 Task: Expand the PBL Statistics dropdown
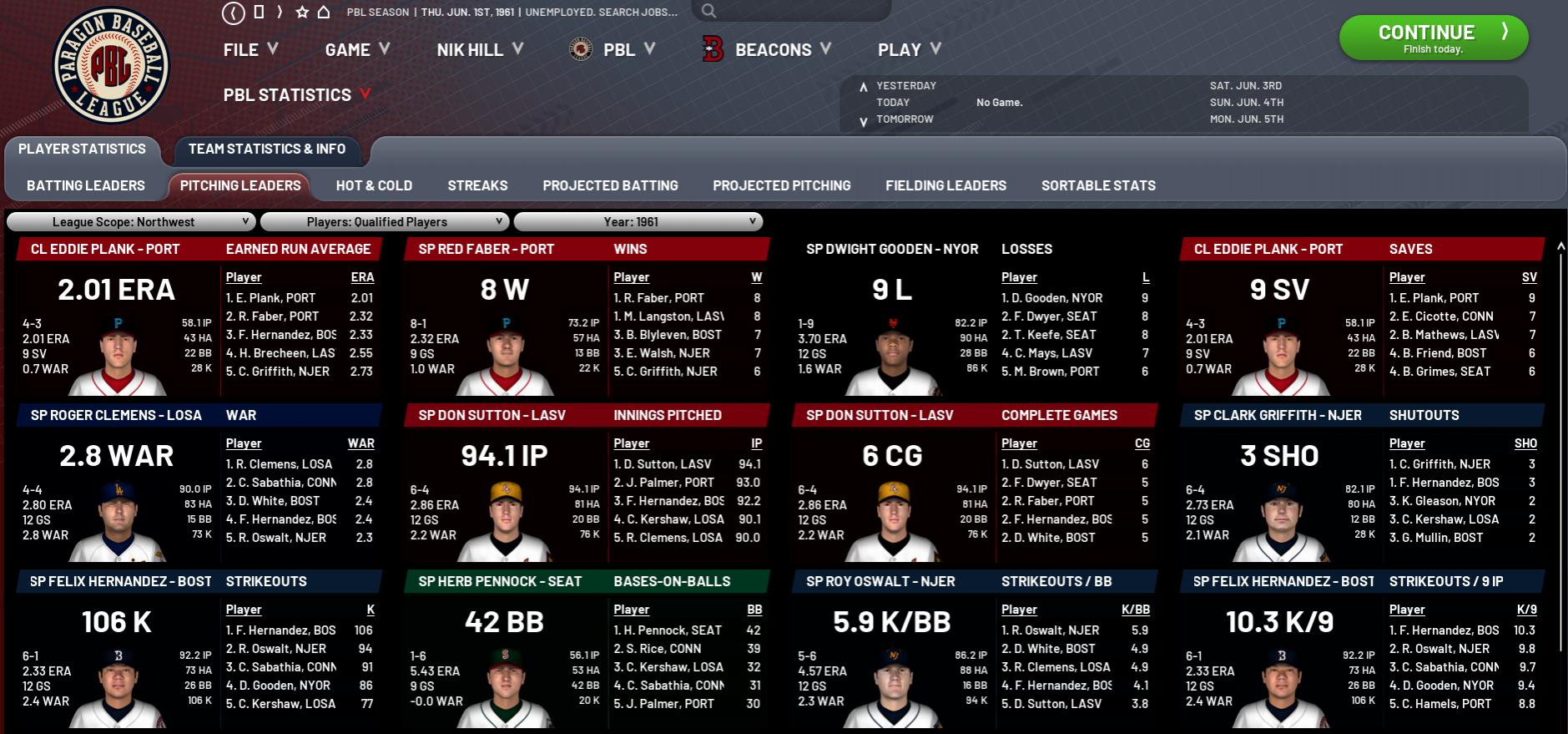coord(296,95)
